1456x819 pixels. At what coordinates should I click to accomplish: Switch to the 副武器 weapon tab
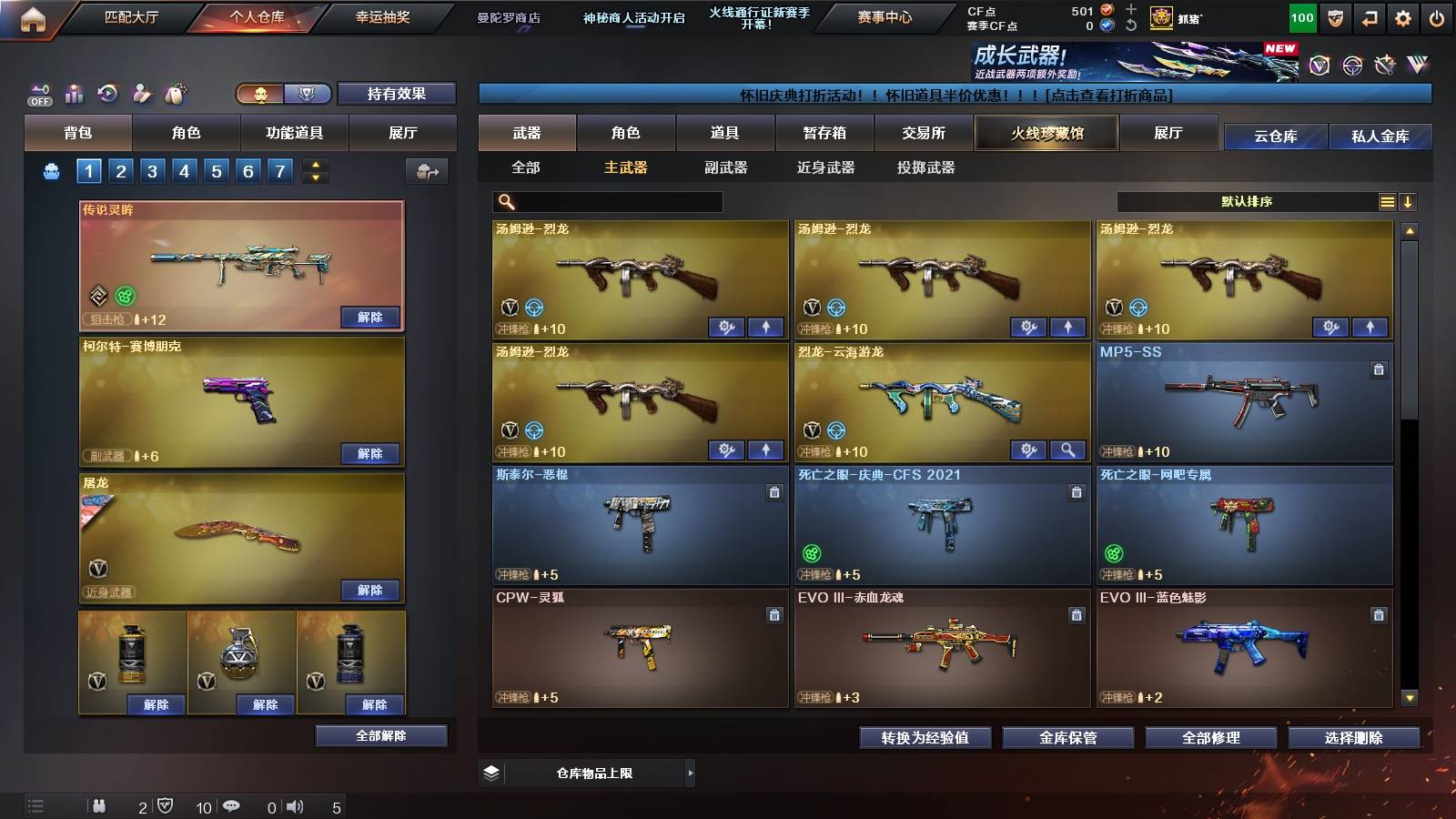pyautogui.click(x=728, y=167)
